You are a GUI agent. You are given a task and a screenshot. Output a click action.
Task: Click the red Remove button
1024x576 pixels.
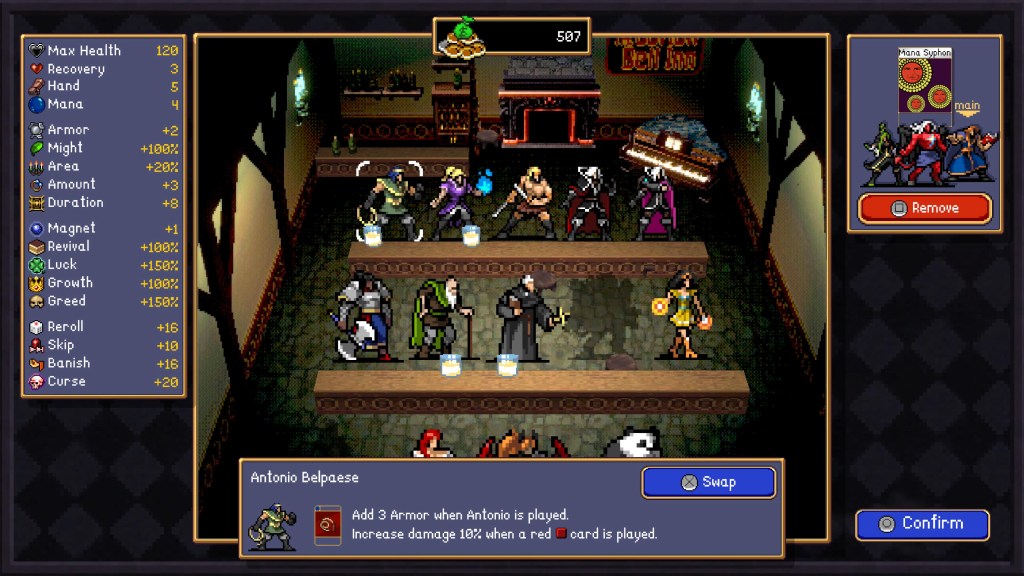pos(925,208)
